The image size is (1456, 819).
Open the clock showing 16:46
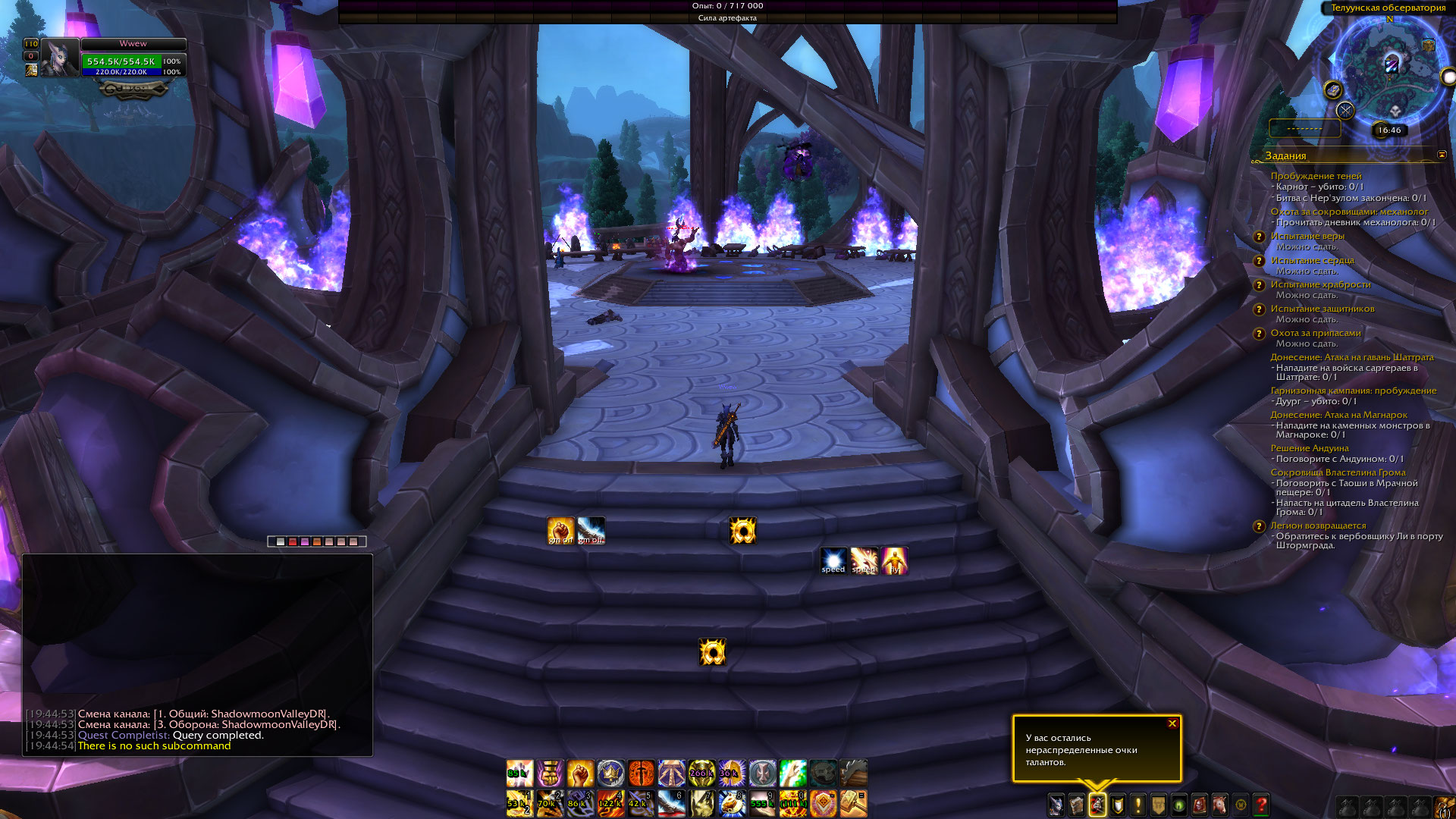[x=1389, y=130]
